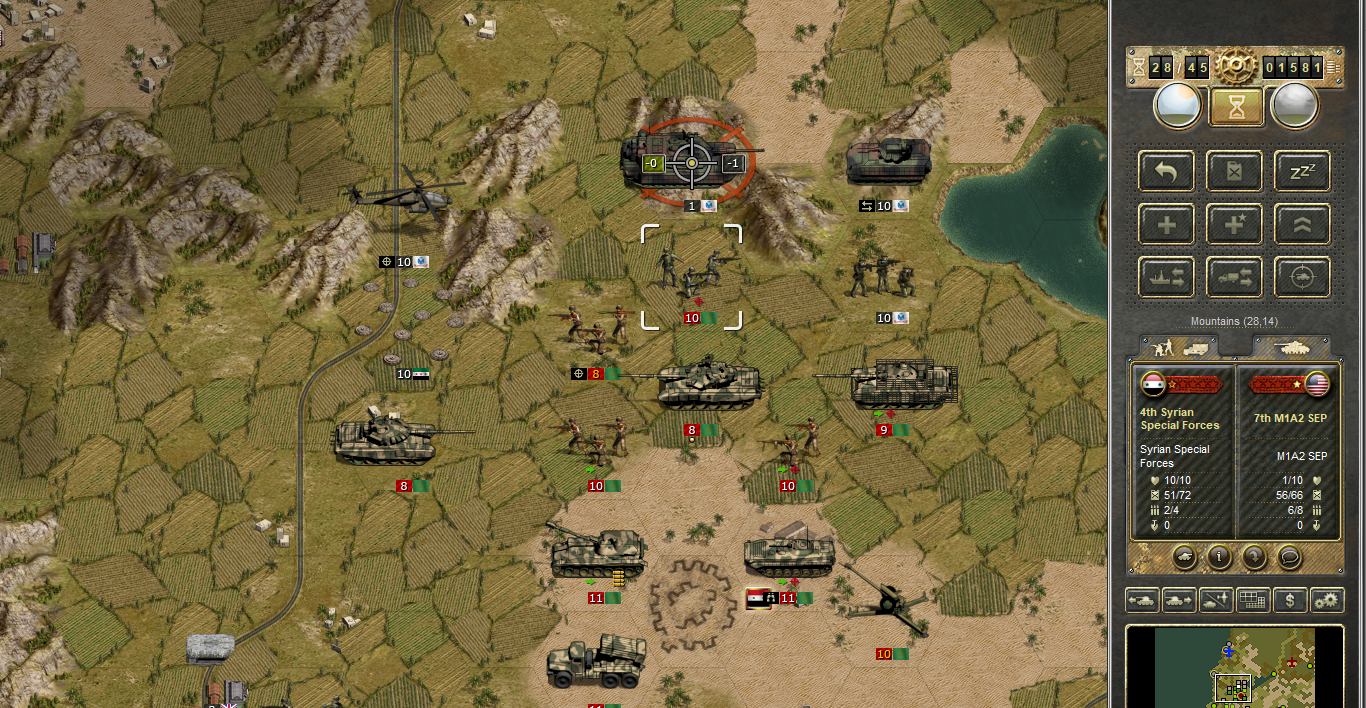Open the strategic map grid button
This screenshot has height=708, width=1366.
pyautogui.click(x=1252, y=601)
